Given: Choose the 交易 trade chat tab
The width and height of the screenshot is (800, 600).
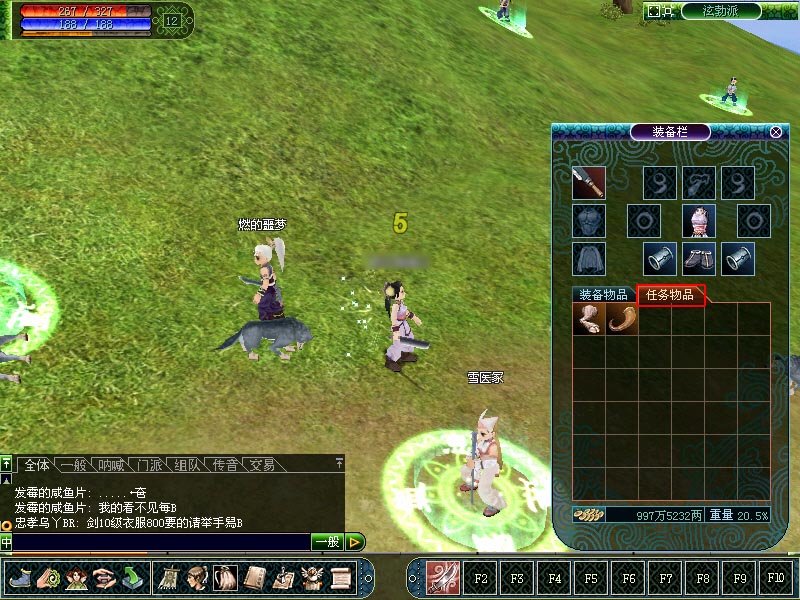Looking at the screenshot, I should (x=262, y=465).
